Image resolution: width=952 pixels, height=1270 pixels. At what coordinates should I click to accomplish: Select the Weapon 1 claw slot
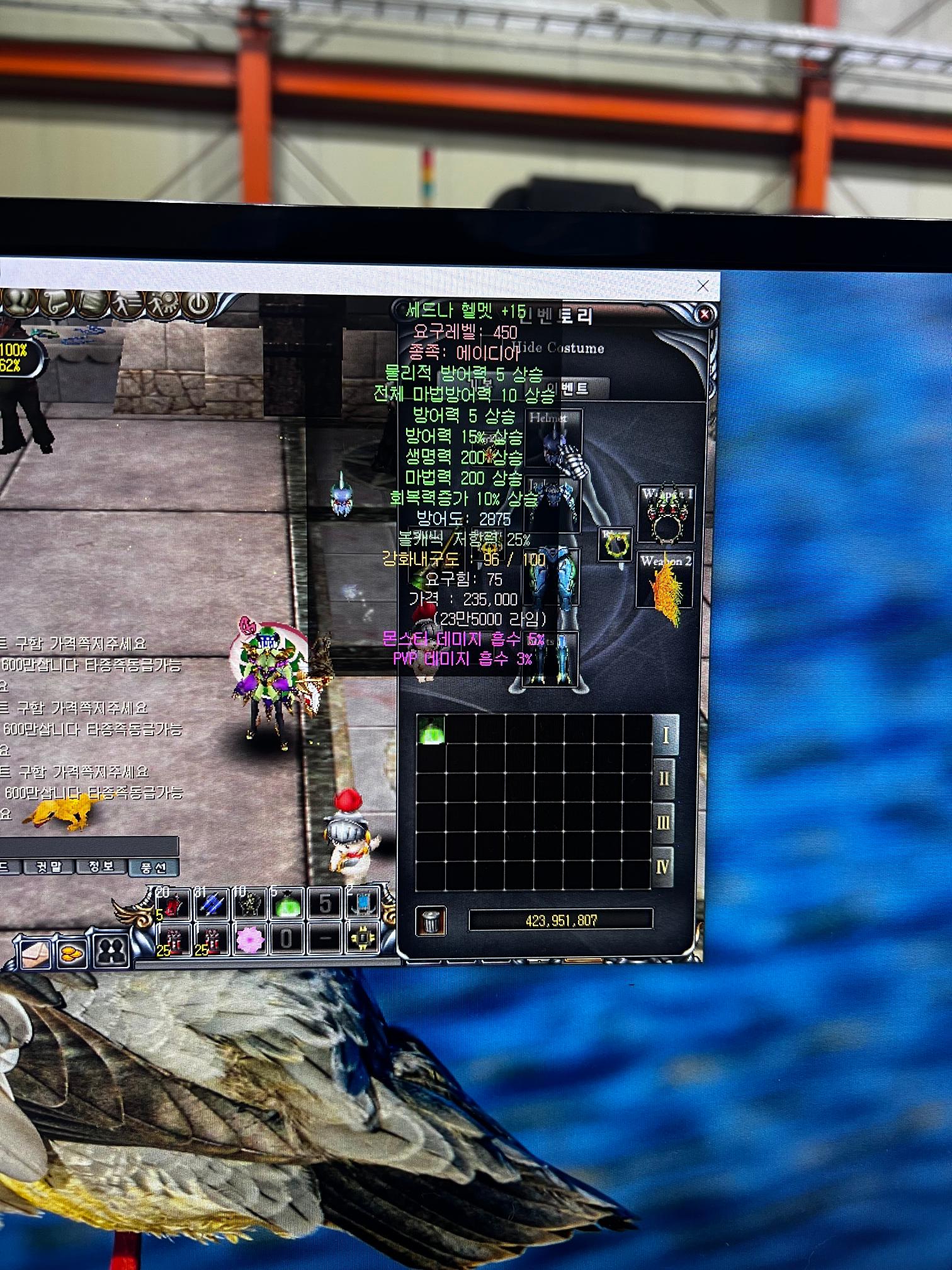pyautogui.click(x=667, y=514)
